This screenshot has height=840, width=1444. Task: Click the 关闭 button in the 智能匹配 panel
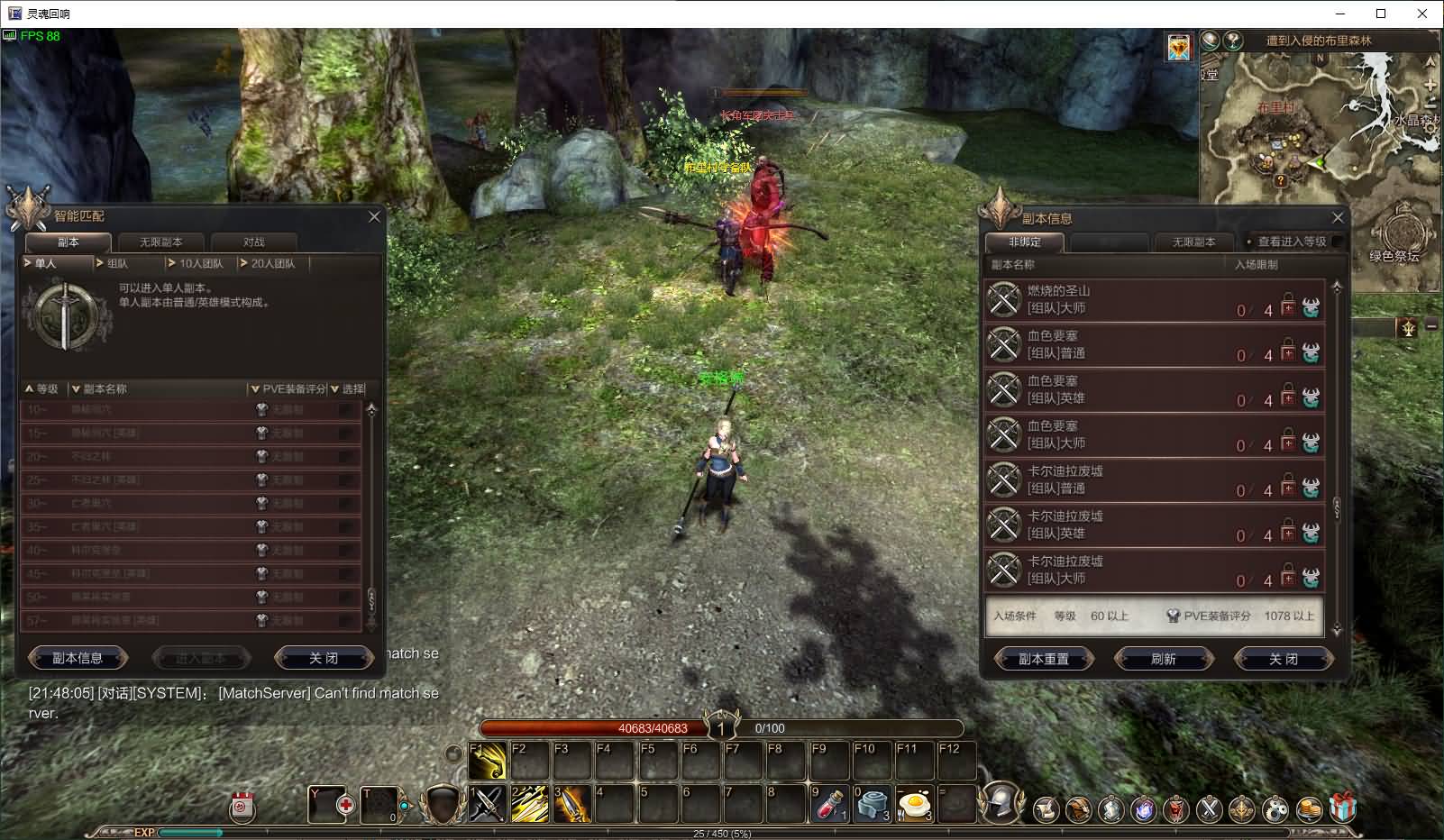323,658
